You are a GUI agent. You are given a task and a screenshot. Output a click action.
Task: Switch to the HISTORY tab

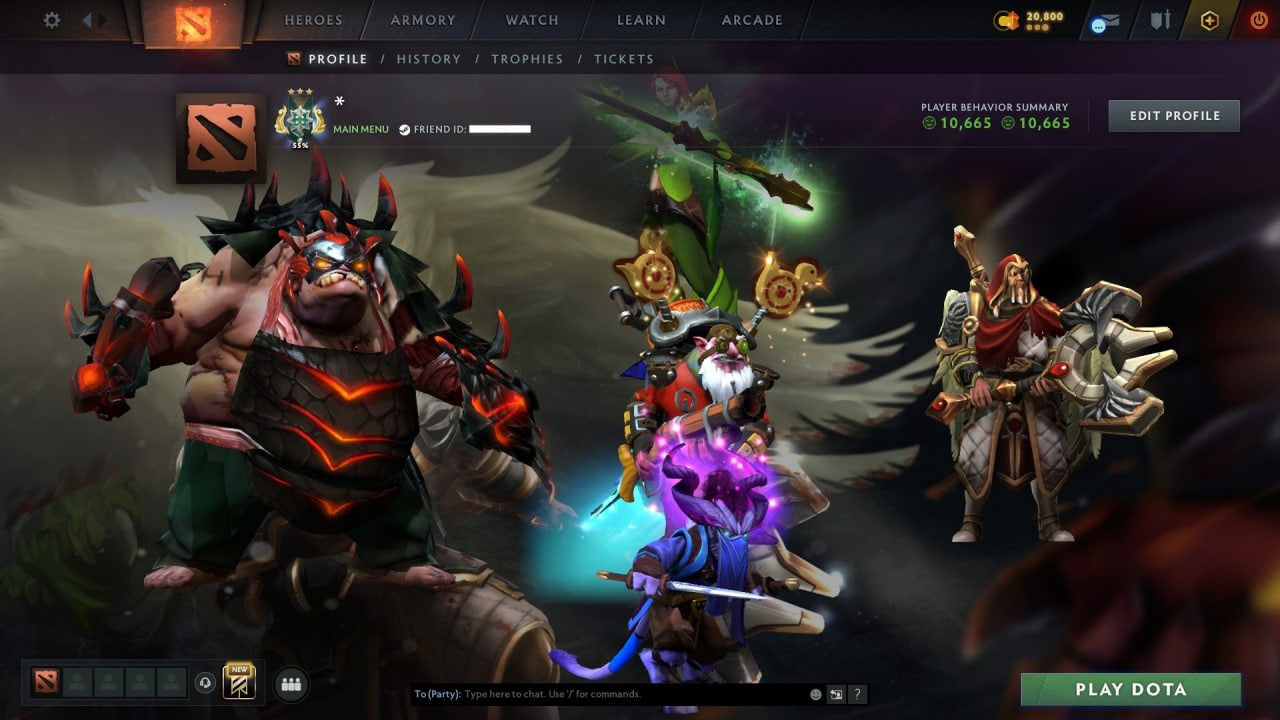coord(428,59)
